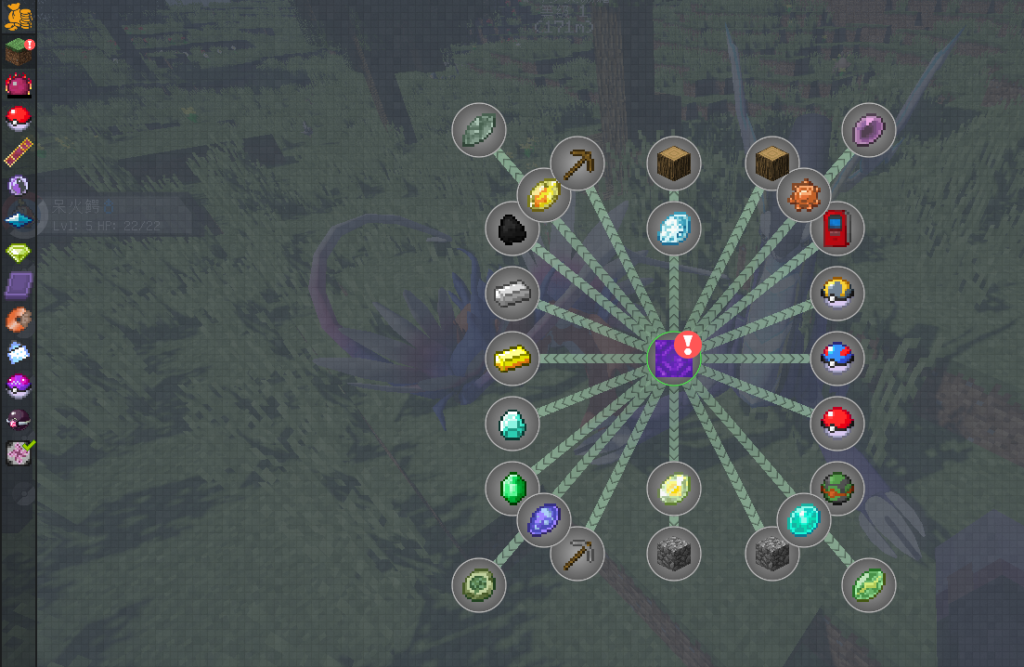The image size is (1024, 667).
Task: Open the Master Ball chapter in sidebar
Action: (18, 385)
